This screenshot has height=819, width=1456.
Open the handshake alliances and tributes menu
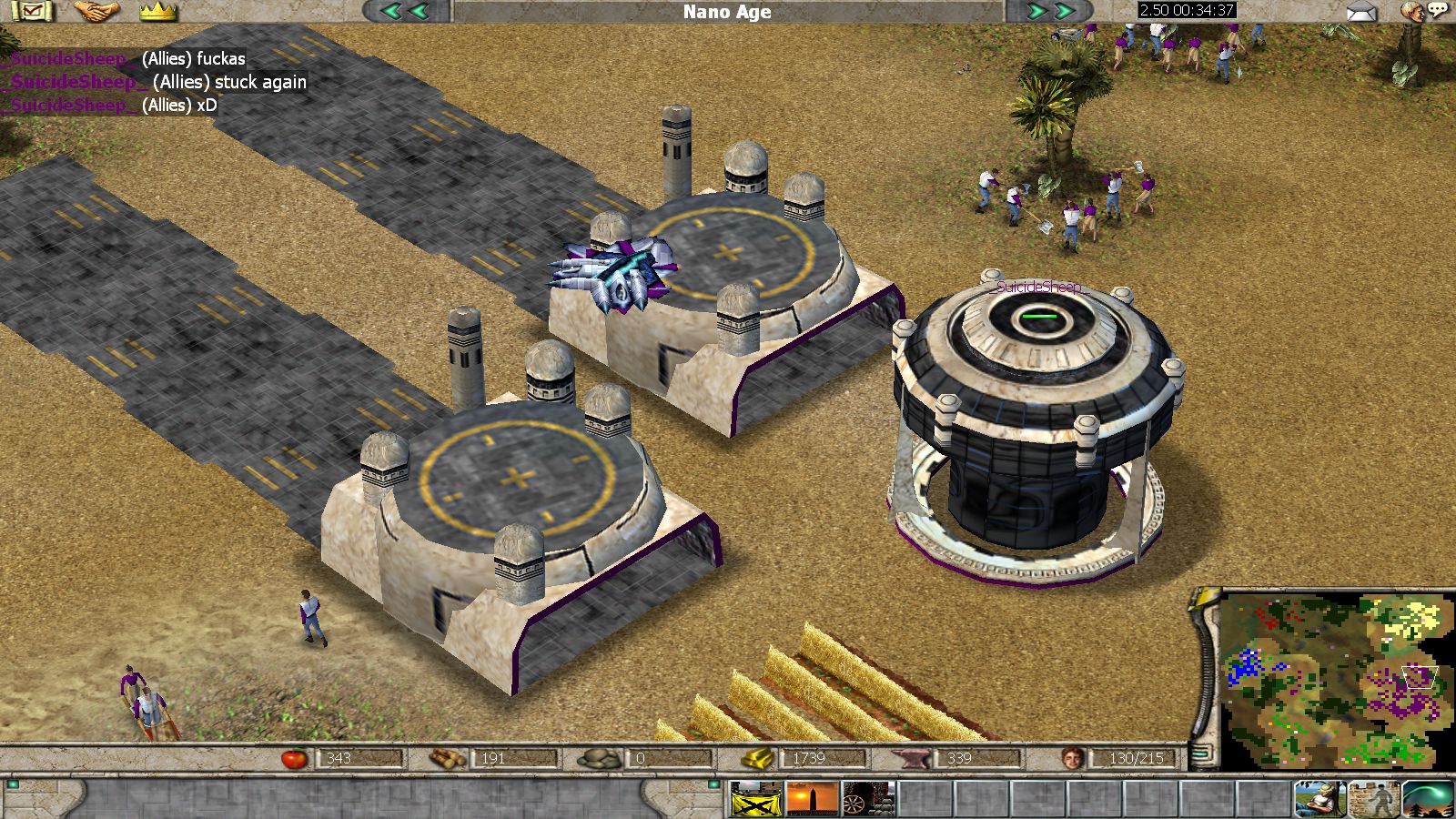point(96,12)
